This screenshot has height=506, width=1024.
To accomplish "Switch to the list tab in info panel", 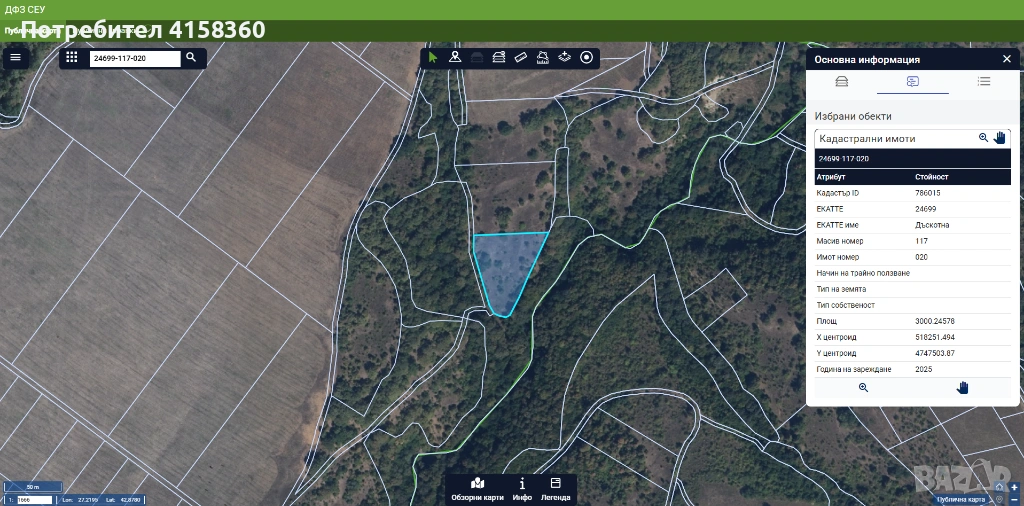I will point(984,82).
